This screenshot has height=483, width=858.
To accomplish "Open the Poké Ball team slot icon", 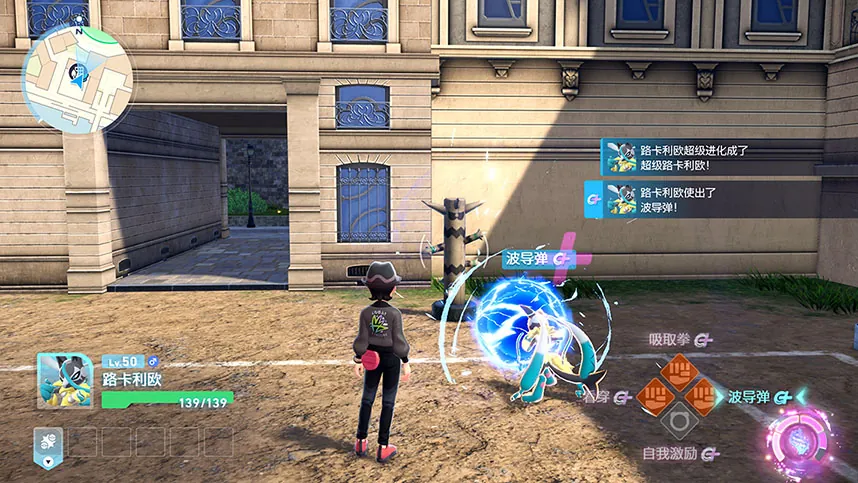I will pos(48,441).
